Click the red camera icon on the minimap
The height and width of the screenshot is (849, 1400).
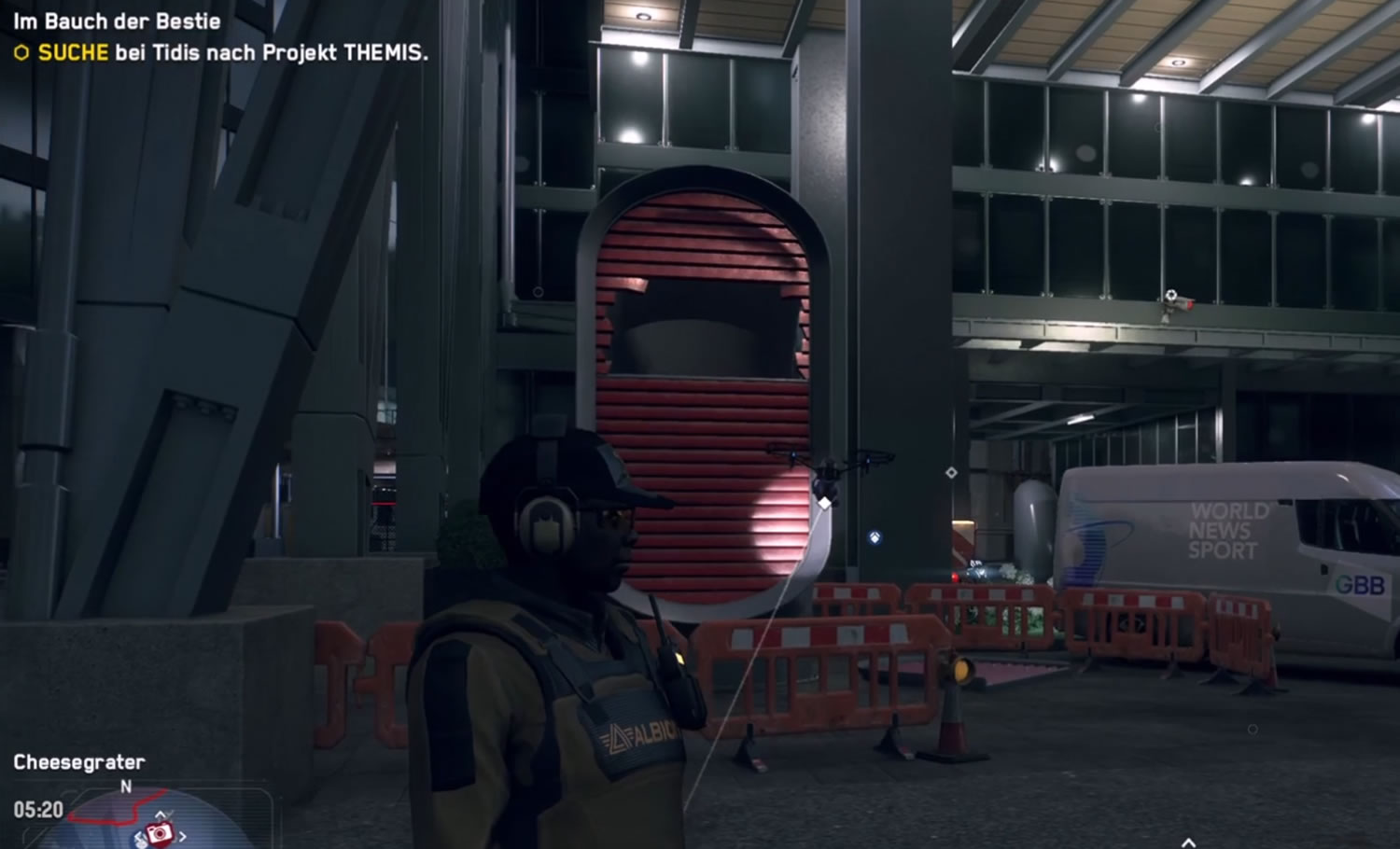(x=160, y=831)
